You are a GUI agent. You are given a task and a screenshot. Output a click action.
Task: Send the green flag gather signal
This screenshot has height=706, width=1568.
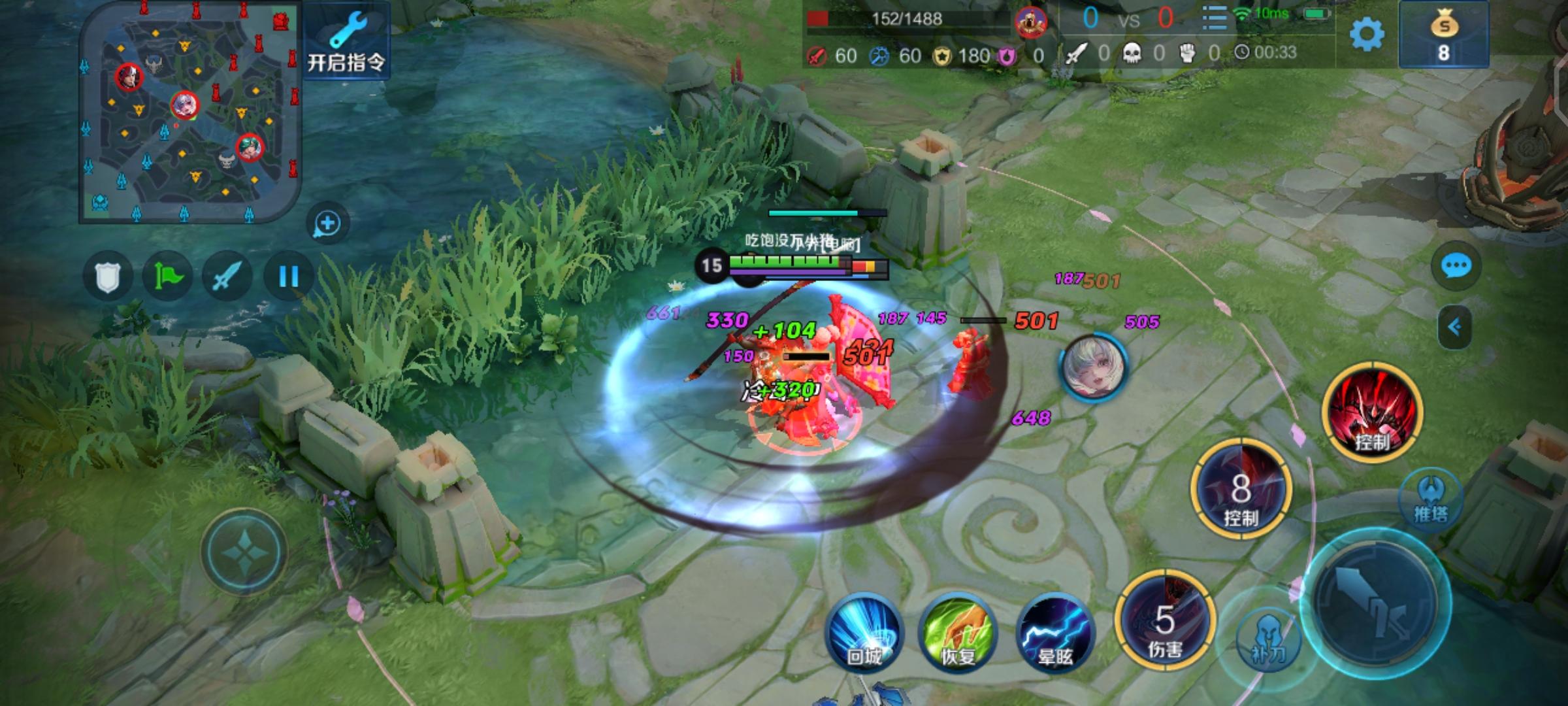point(167,277)
